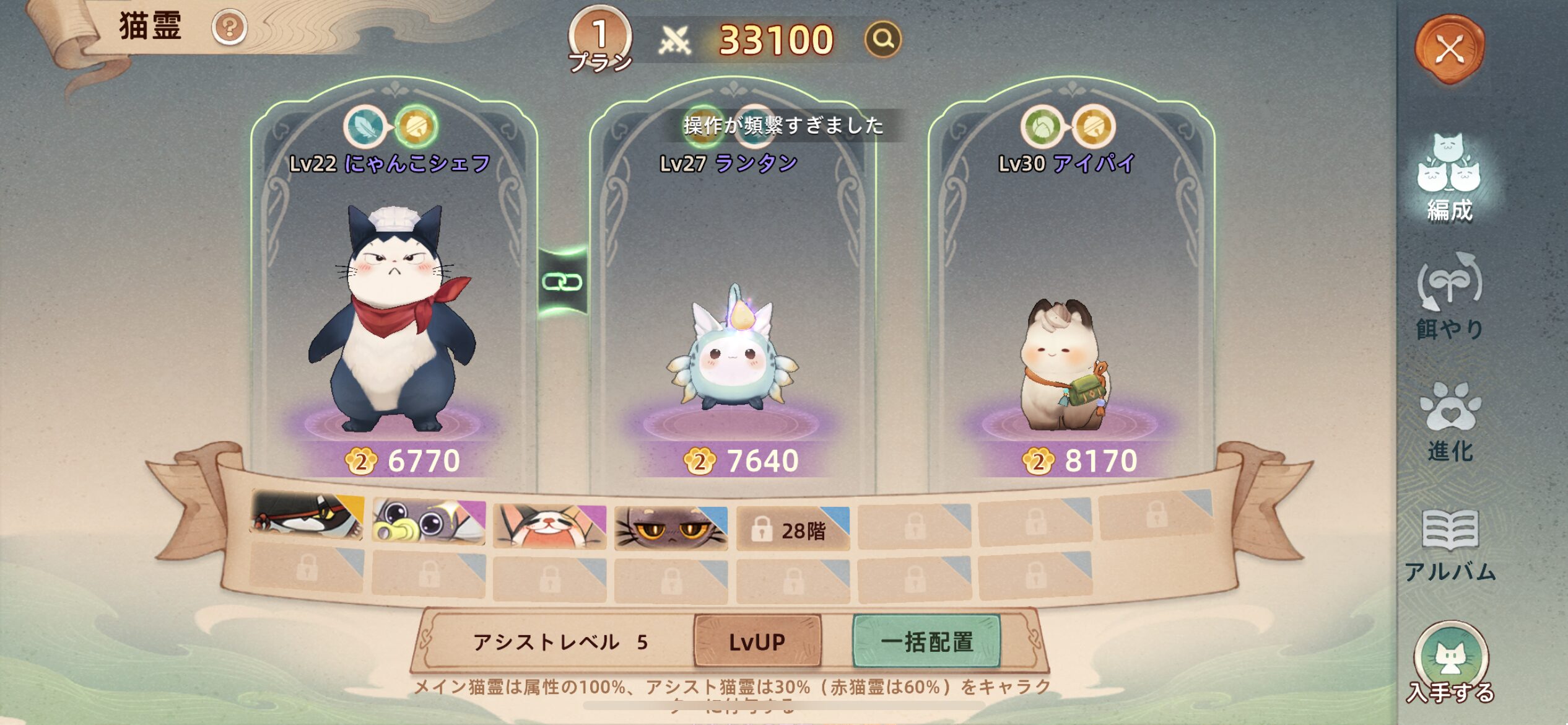Select the Plan 1 badge
1568x725 pixels.
[599, 38]
